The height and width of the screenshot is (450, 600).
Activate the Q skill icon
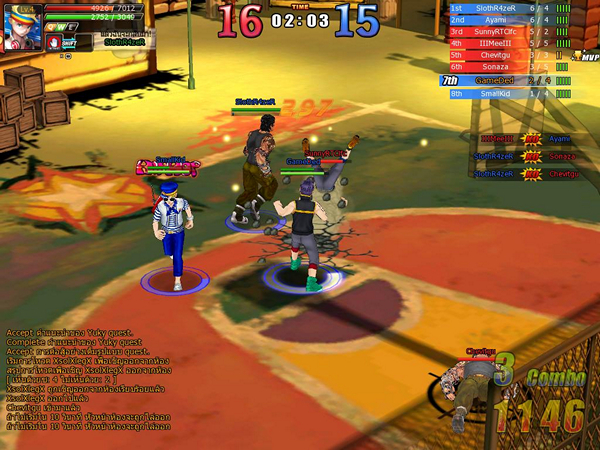(49, 27)
